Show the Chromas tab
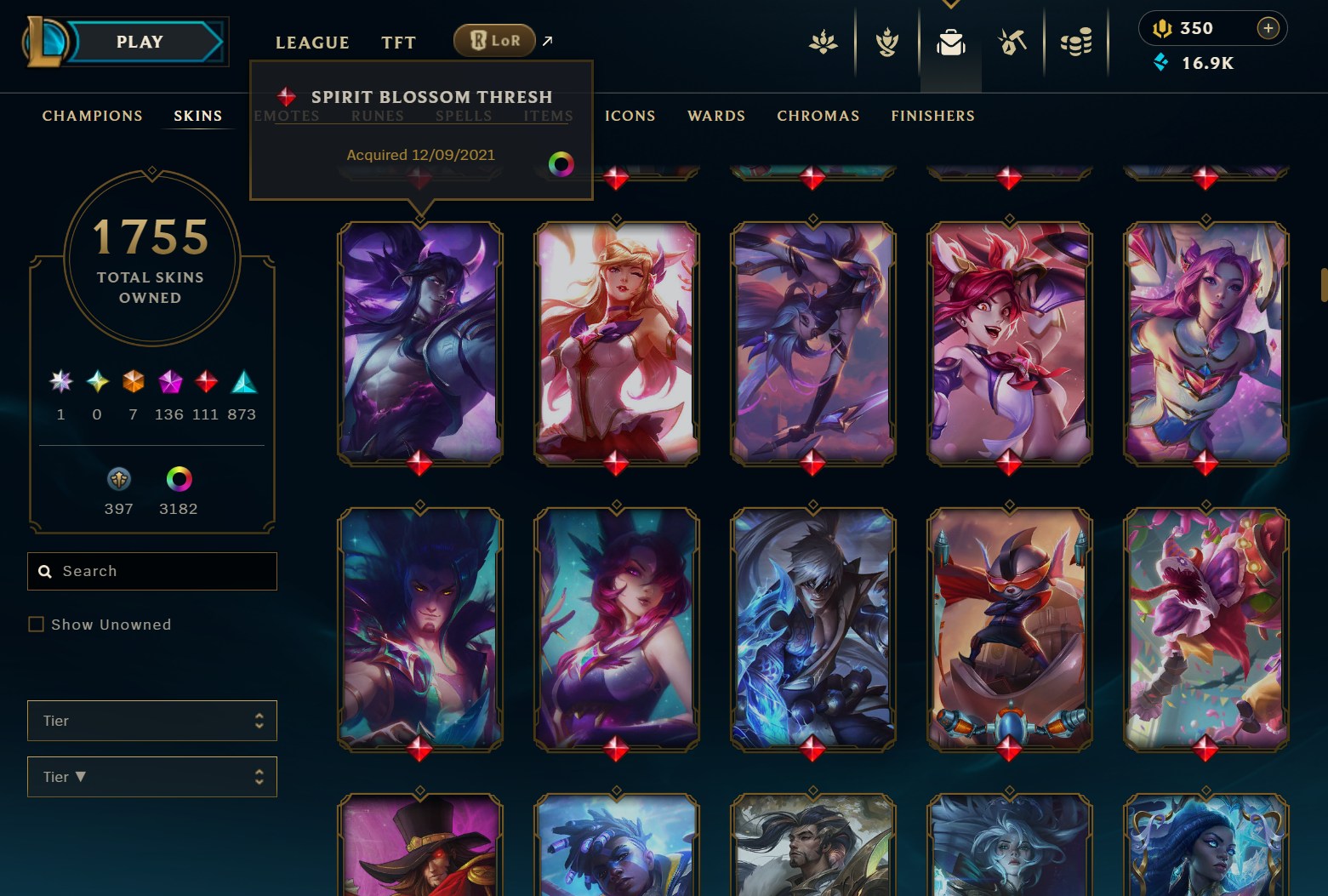The image size is (1328, 896). pyautogui.click(x=818, y=116)
